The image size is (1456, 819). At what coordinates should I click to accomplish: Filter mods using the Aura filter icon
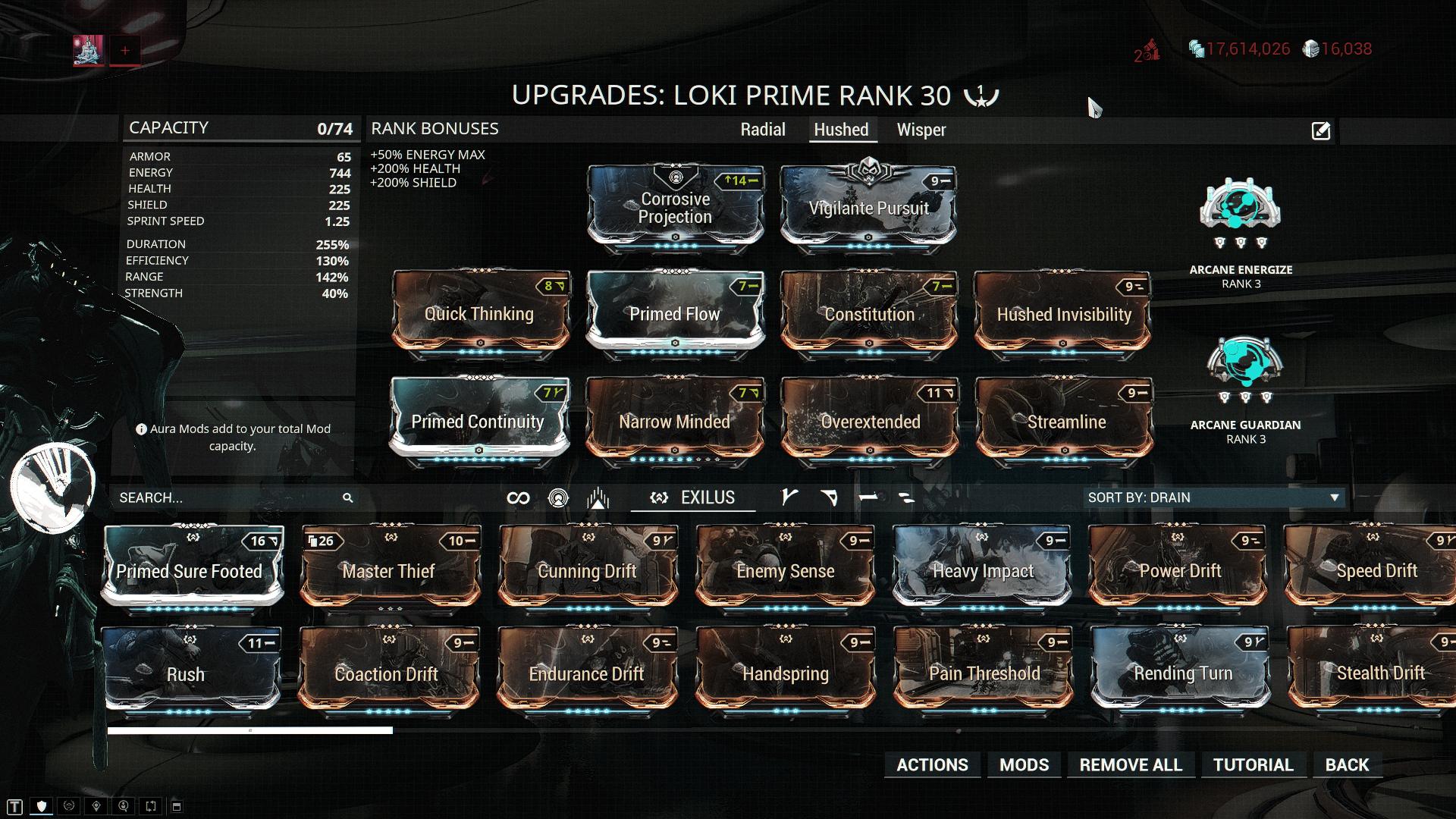(x=557, y=497)
